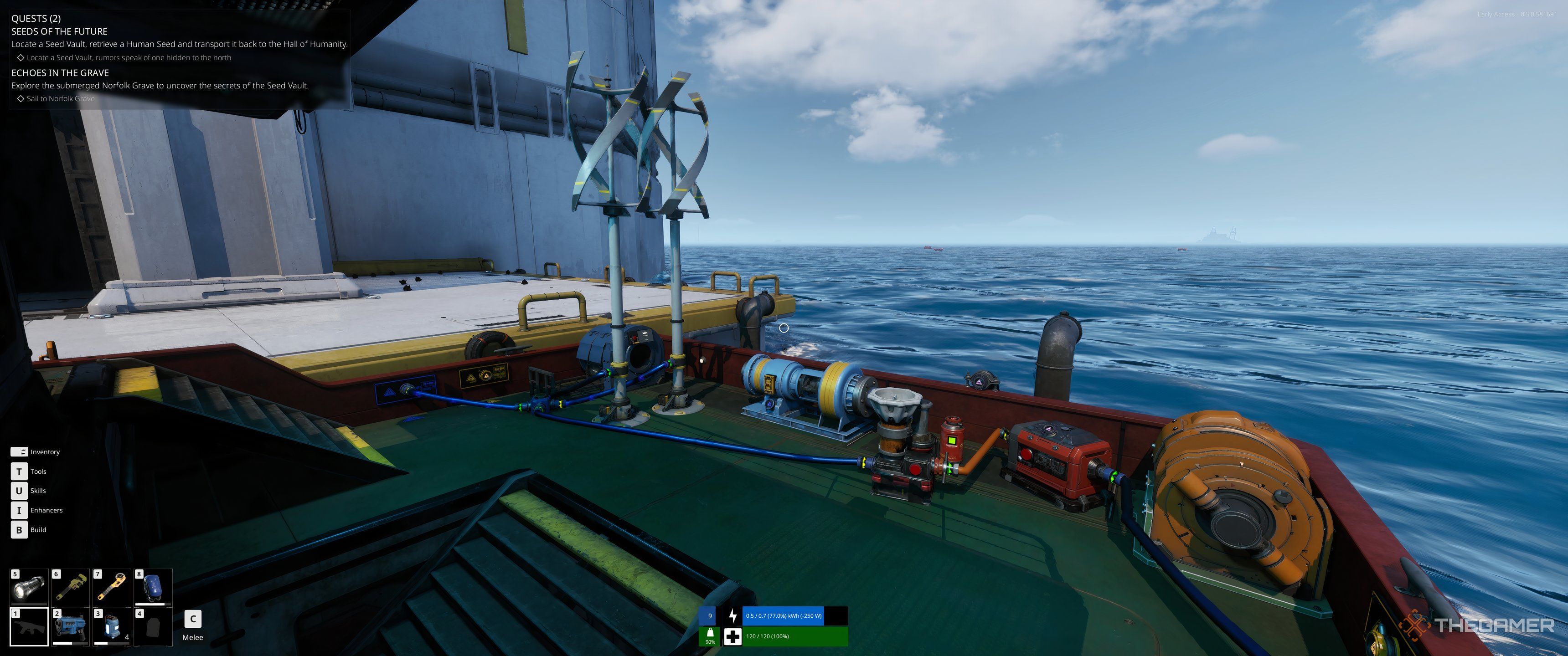Screen dimensions: 1568x656
Task: Open the Seeds of the Future quest
Action: 59,31
